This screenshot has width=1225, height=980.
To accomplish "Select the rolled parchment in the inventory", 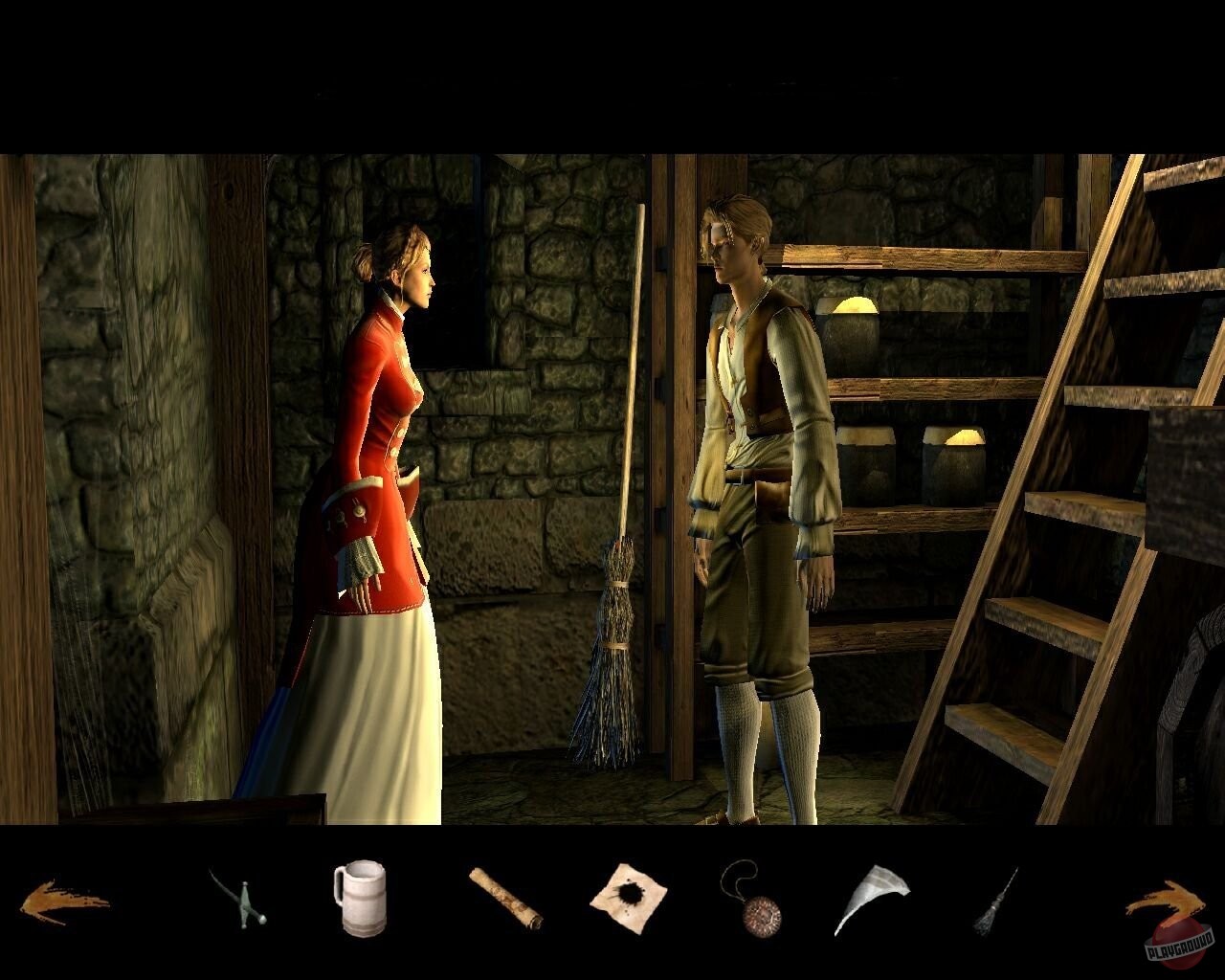I will click(x=506, y=898).
